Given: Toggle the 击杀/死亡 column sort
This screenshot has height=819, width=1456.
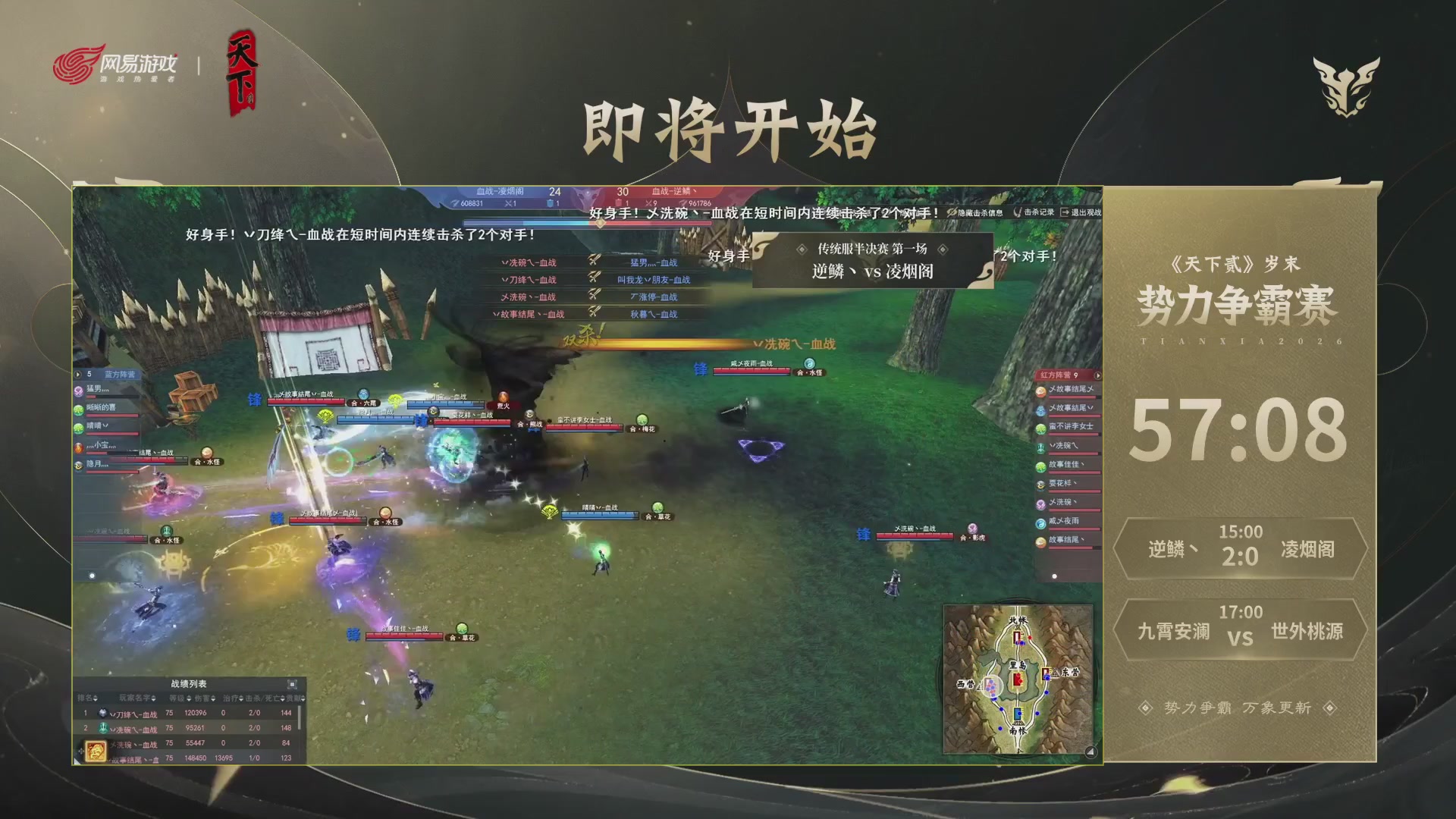Looking at the screenshot, I should tap(282, 699).
